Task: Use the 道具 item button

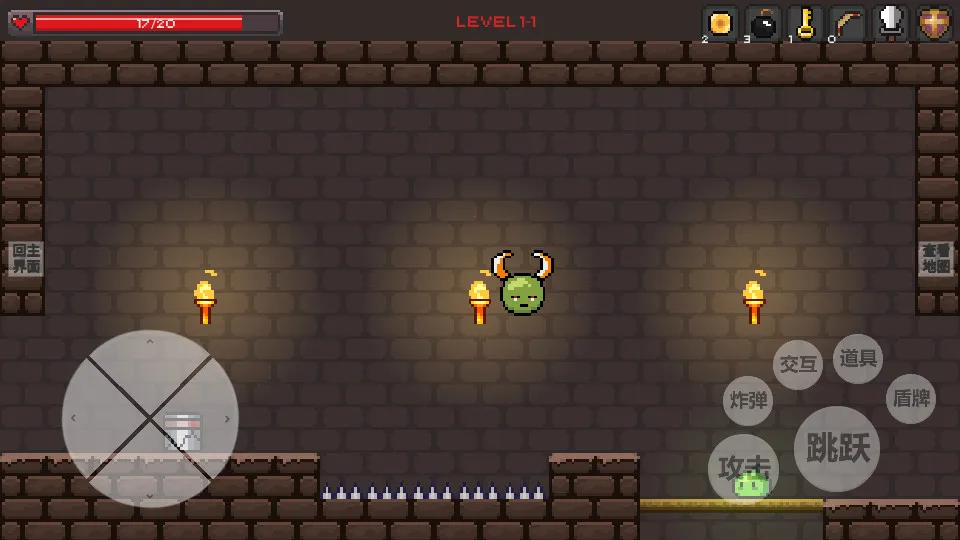Action: (x=858, y=359)
